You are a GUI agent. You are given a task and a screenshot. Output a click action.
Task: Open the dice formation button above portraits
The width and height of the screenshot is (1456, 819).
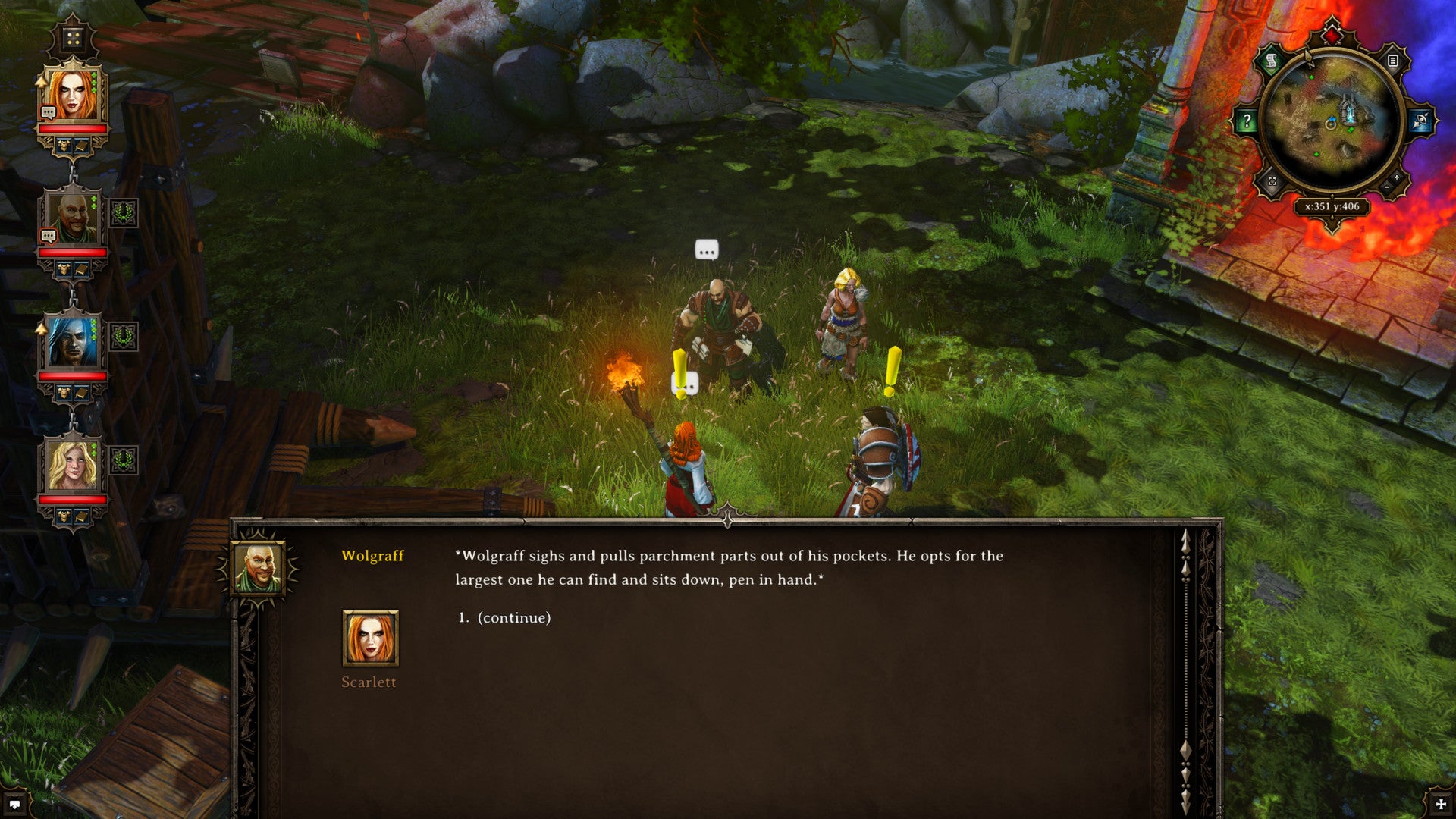pyautogui.click(x=73, y=39)
